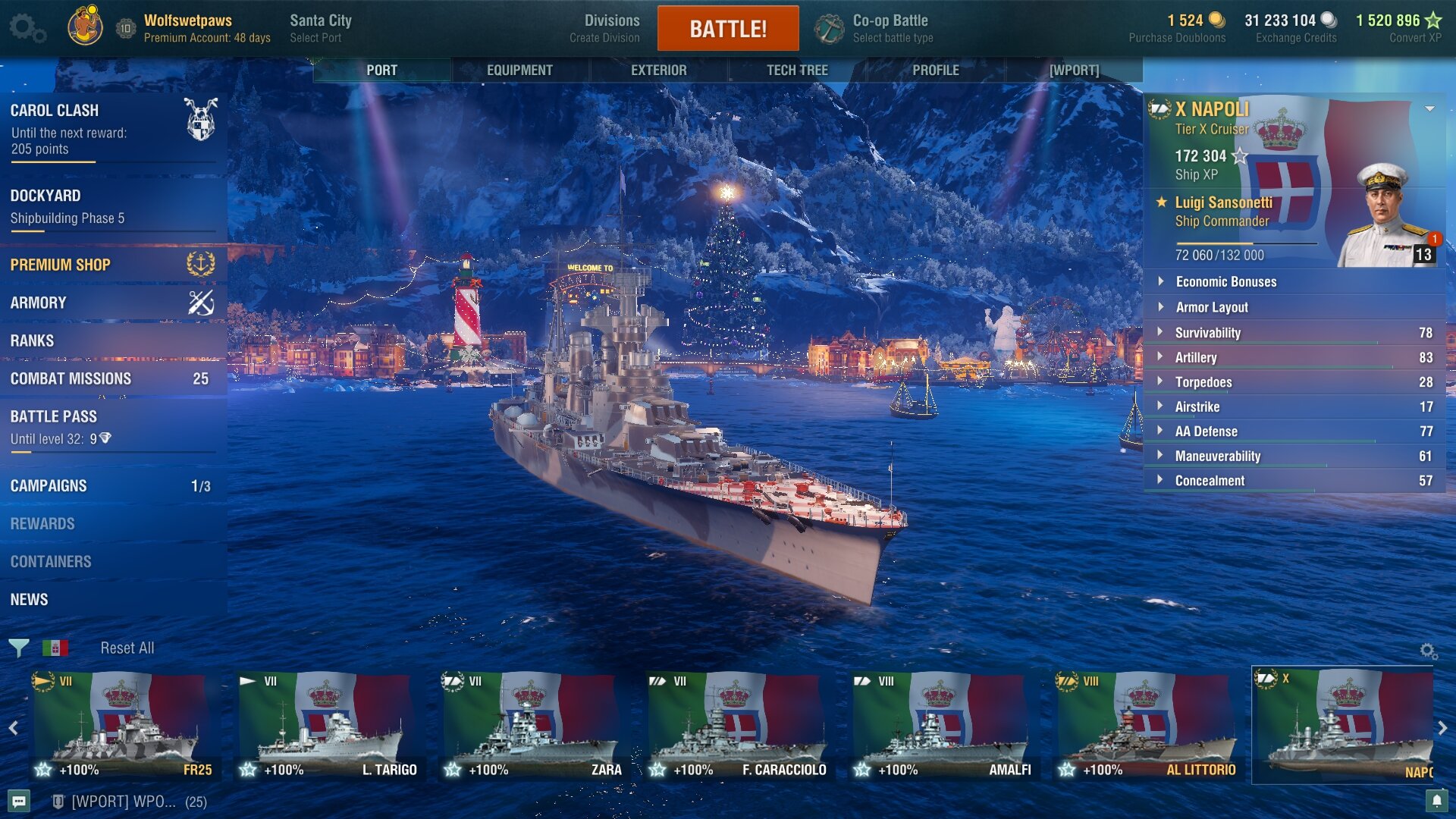The height and width of the screenshot is (819, 1456).
Task: Switch to the Equipment tab
Action: (x=519, y=70)
